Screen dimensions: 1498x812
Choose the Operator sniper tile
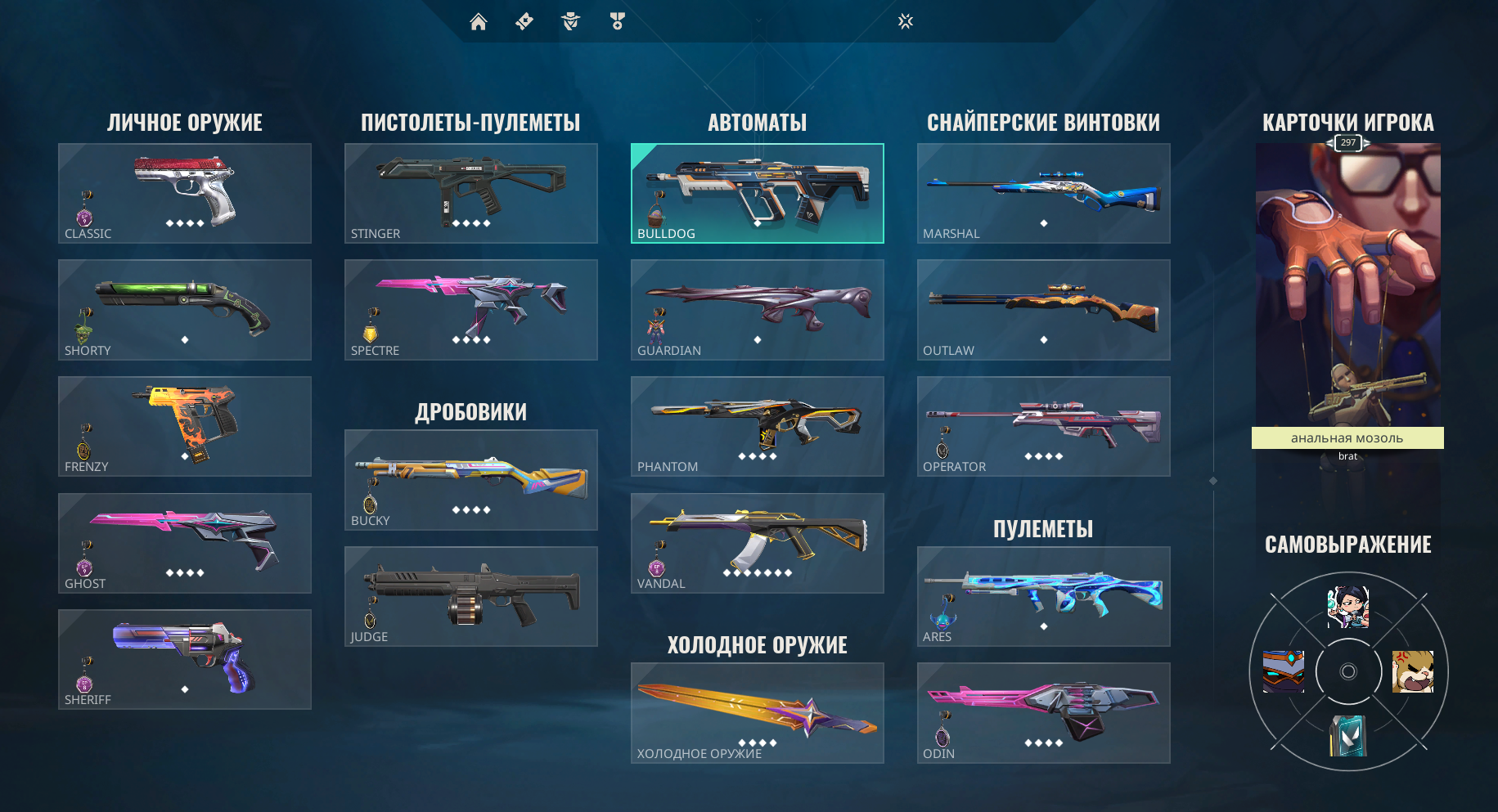point(1043,426)
